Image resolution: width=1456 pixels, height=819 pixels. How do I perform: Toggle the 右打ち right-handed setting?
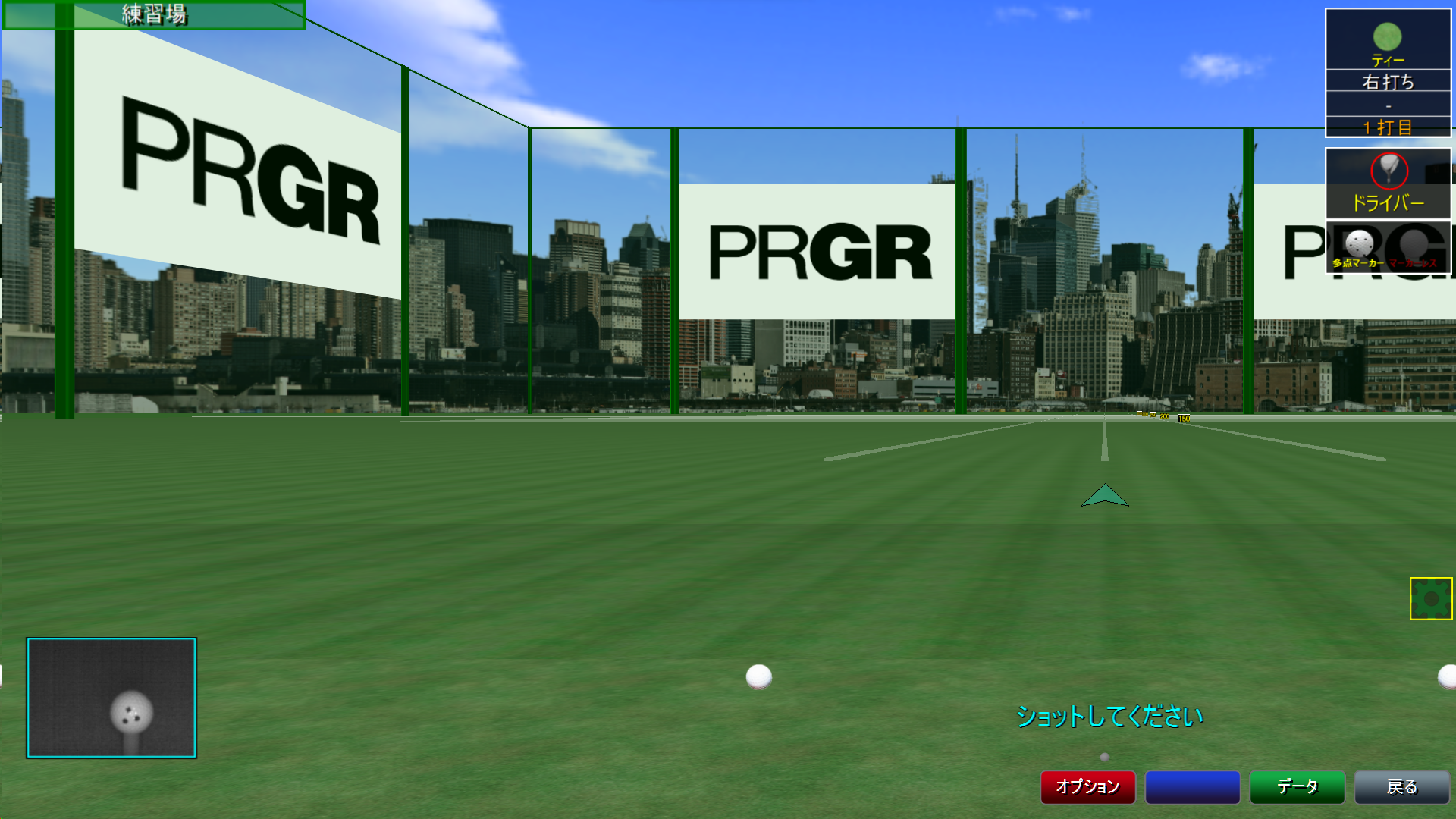[1388, 81]
